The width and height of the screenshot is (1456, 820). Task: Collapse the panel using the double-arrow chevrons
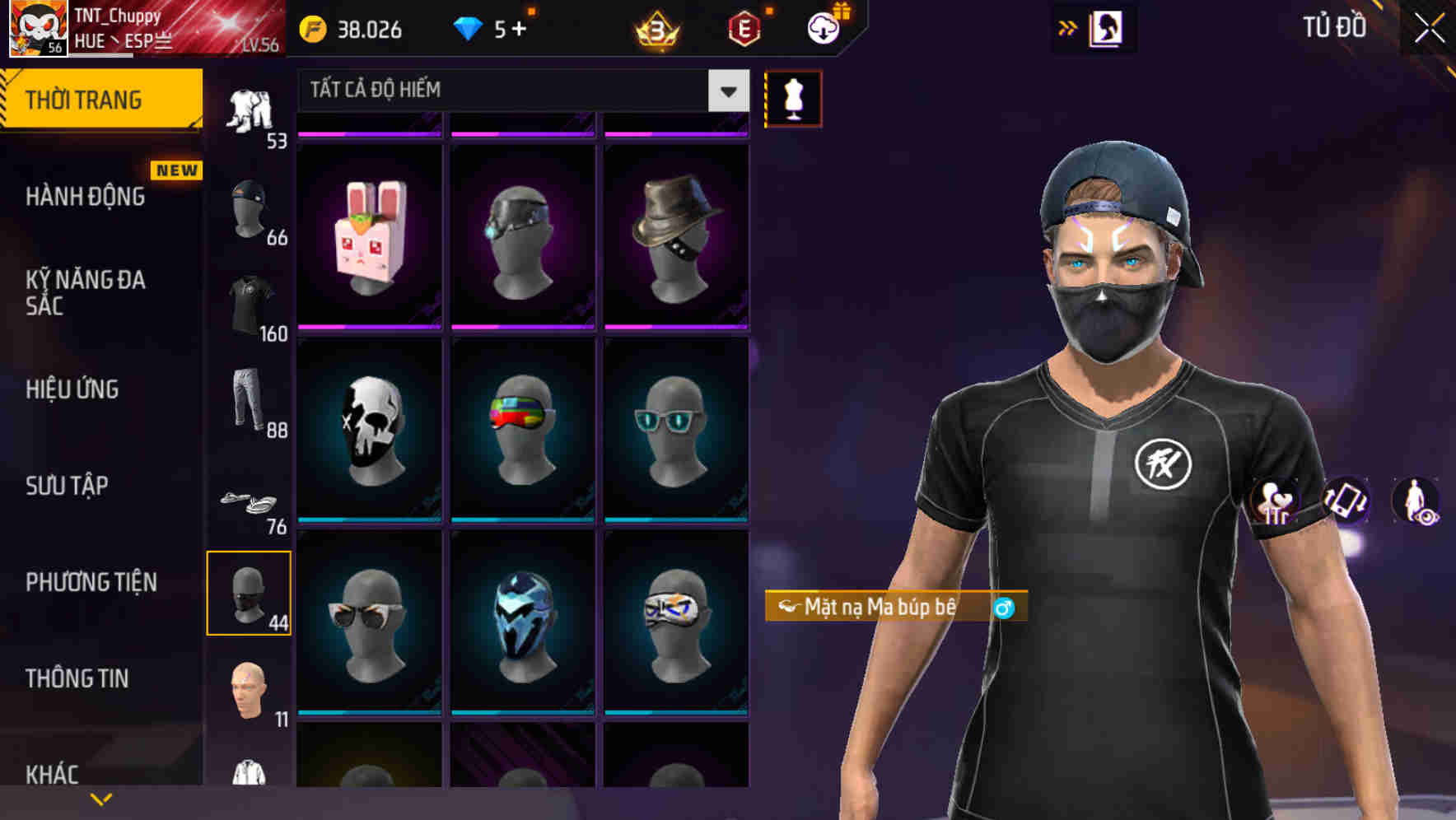(x=1068, y=27)
